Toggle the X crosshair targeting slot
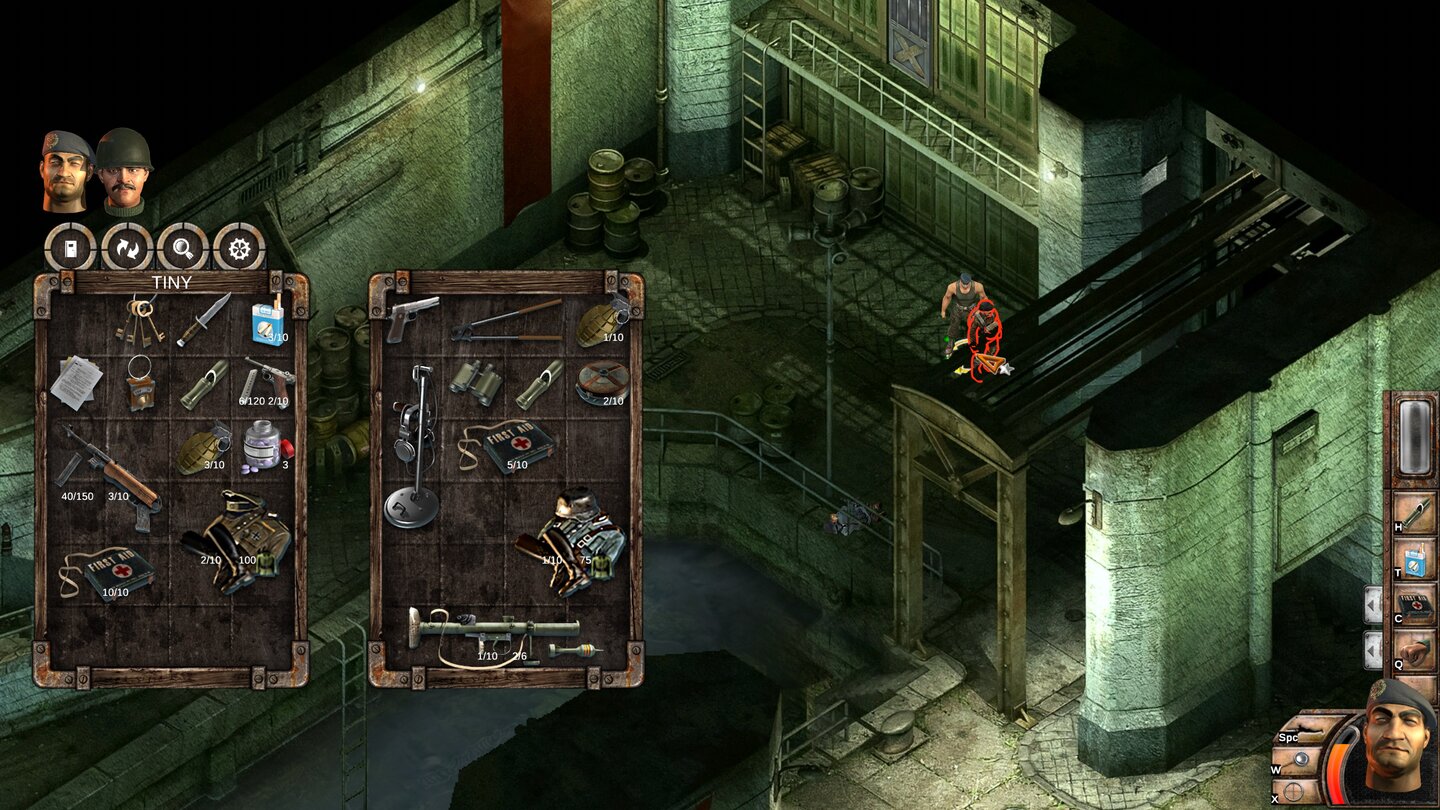This screenshot has height=810, width=1440. pos(1291,789)
